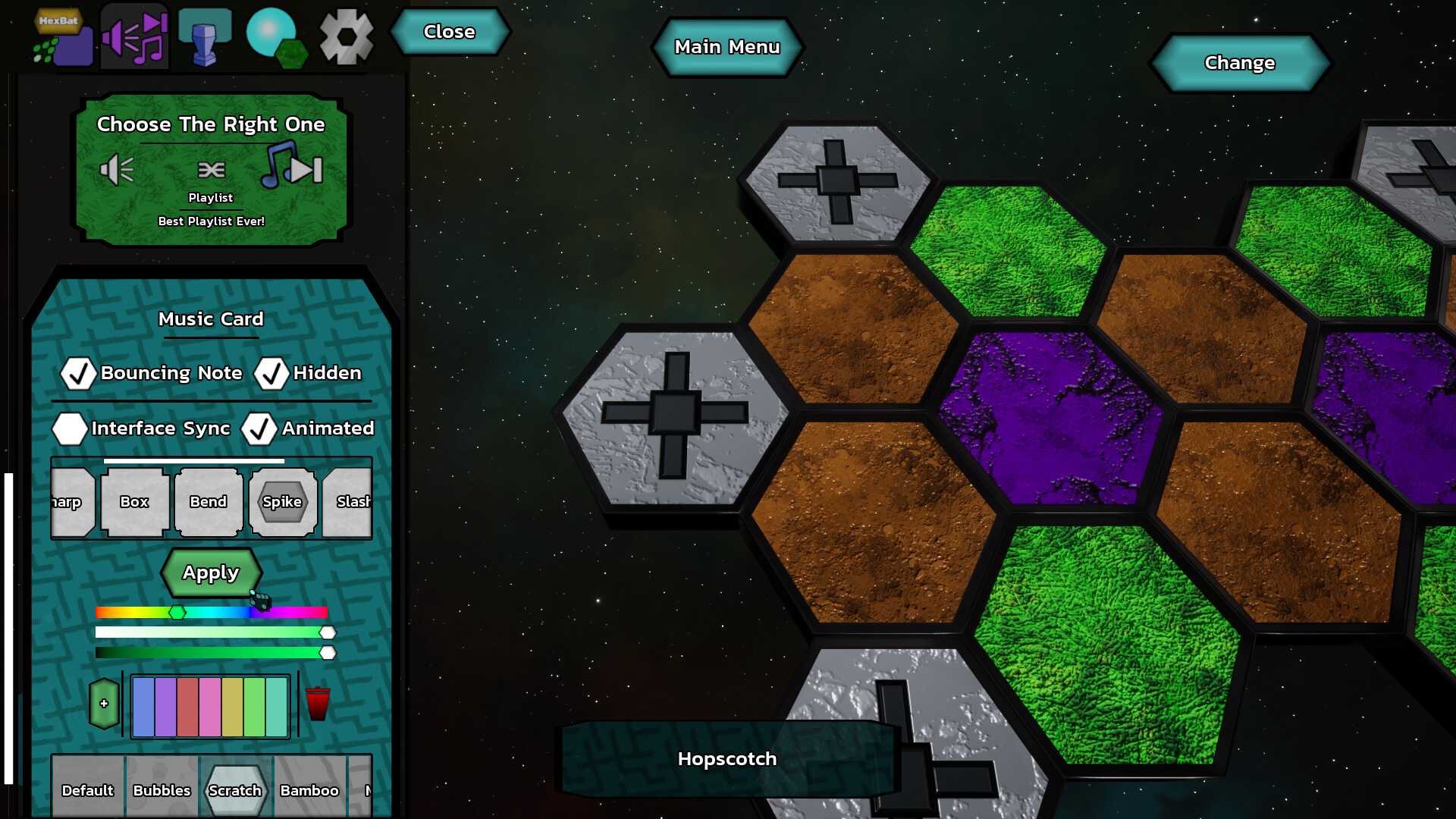Add a color using the plus hexagon
The width and height of the screenshot is (1456, 819).
(x=104, y=702)
